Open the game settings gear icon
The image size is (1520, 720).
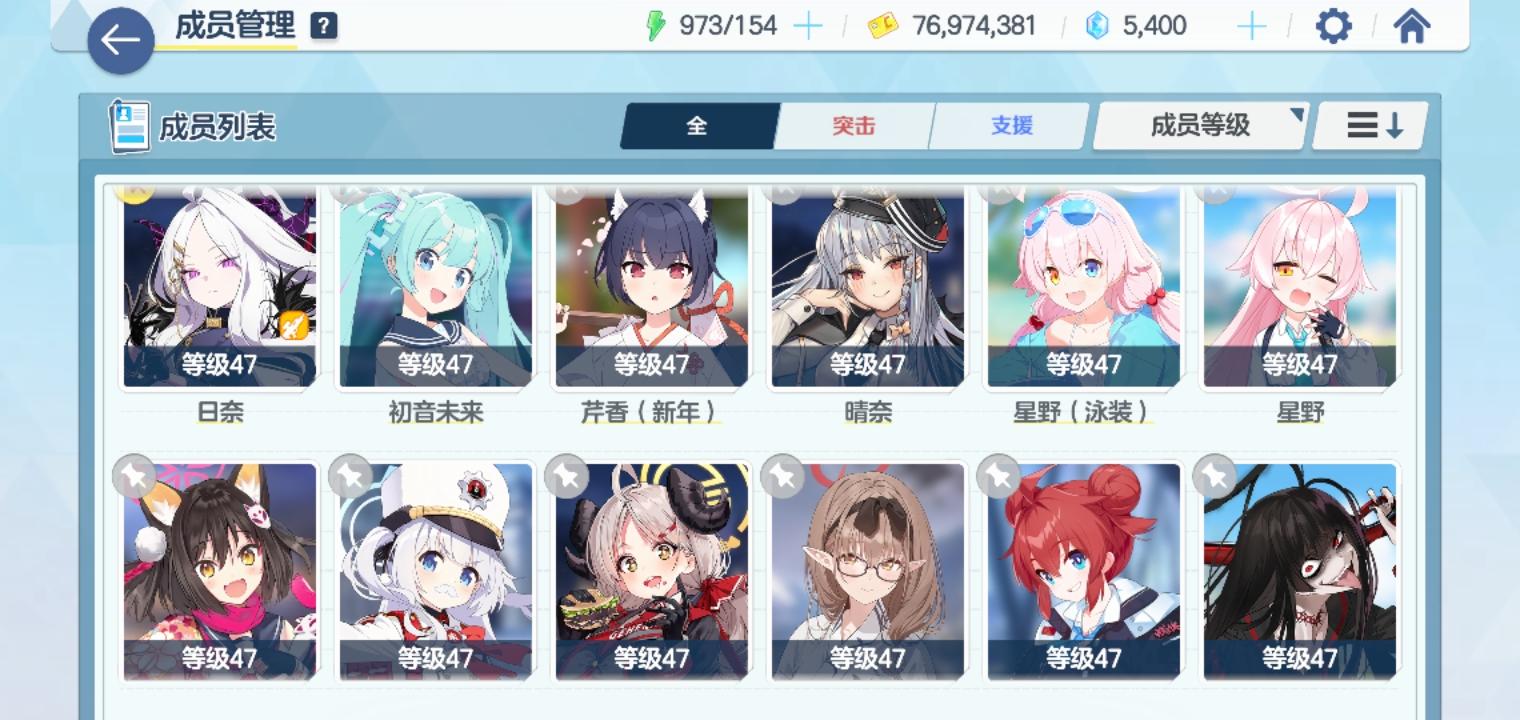pyautogui.click(x=1334, y=26)
